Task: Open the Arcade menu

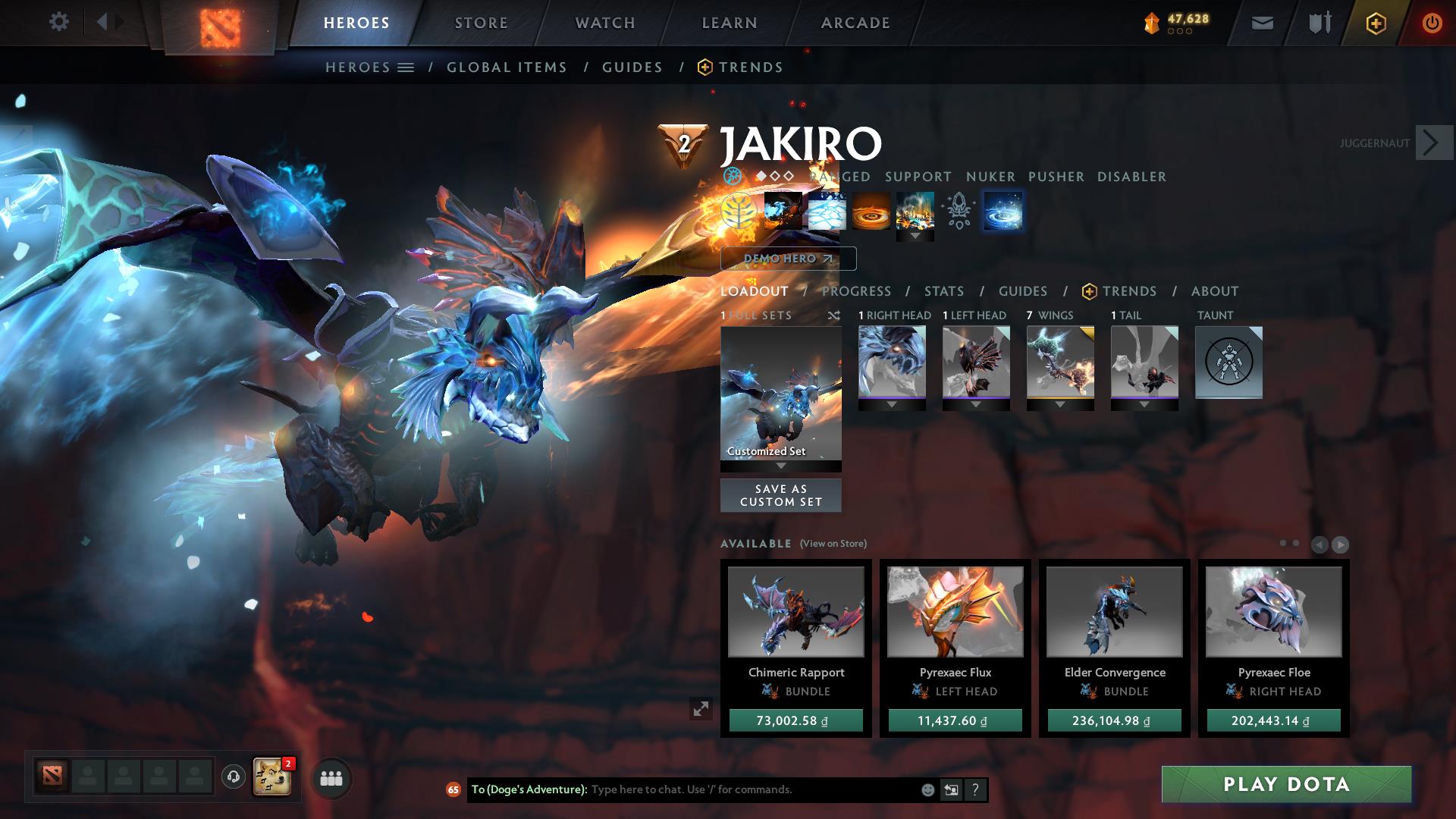Action: coord(855,23)
